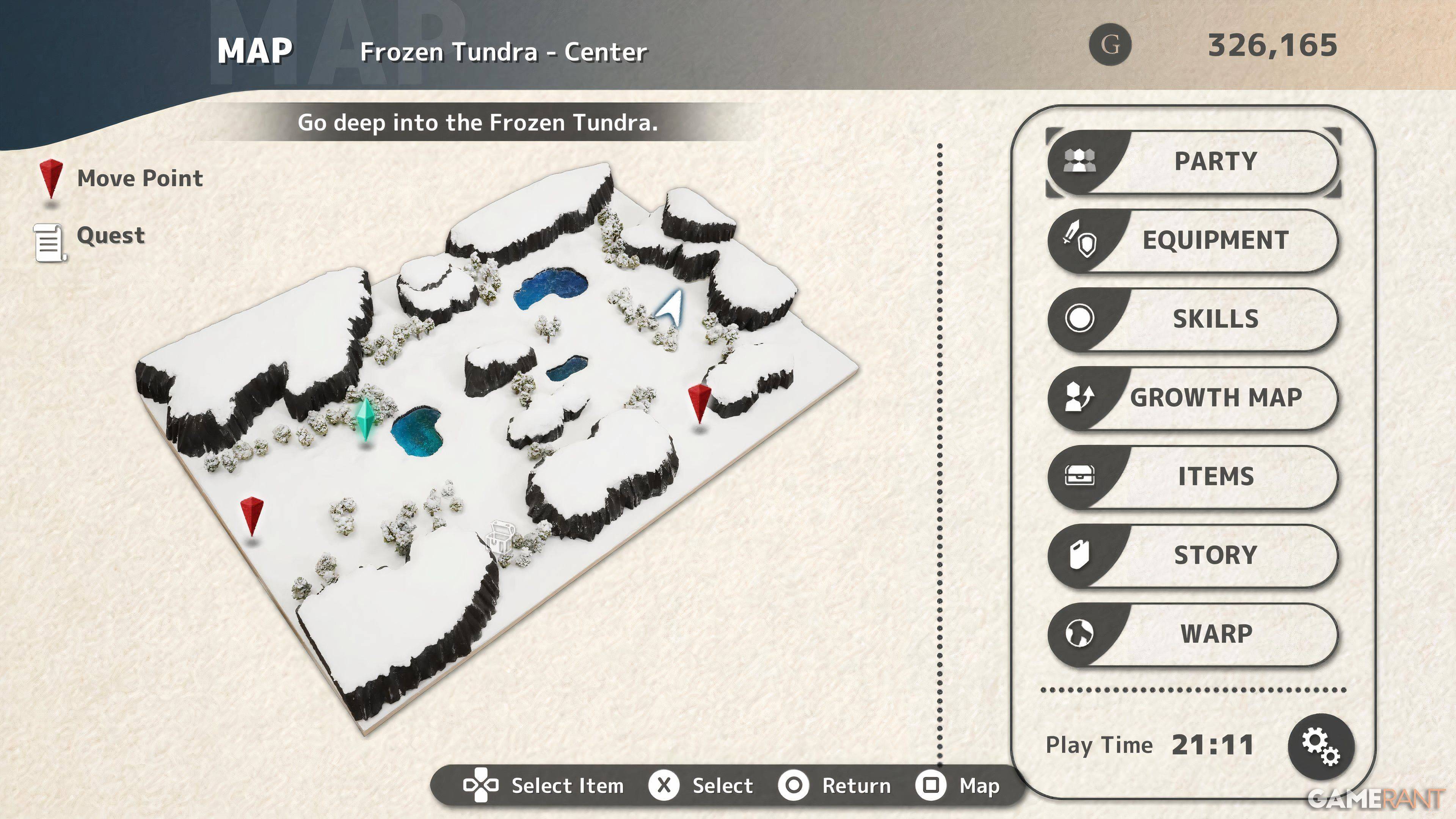Open the GROWTH MAP screen

point(1192,398)
